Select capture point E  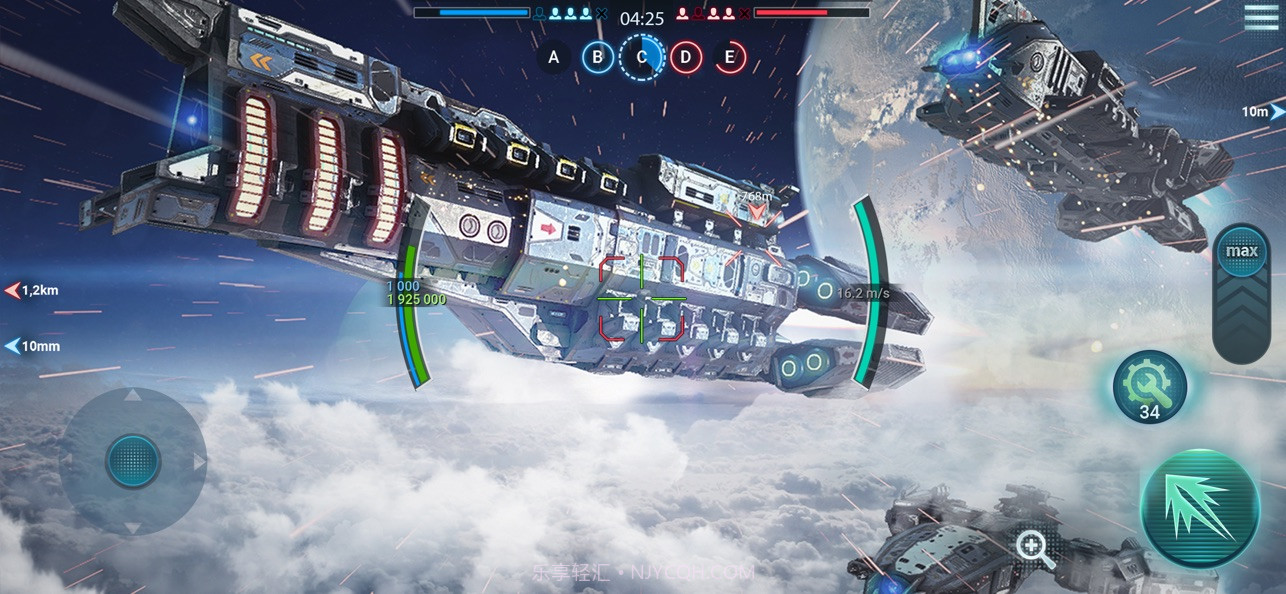(730, 57)
